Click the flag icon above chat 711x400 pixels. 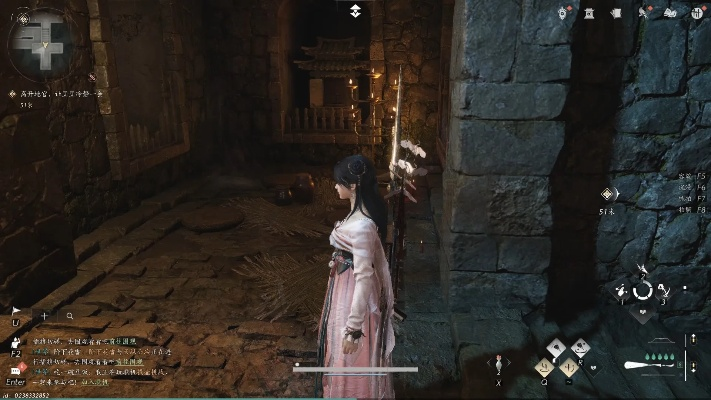coord(16,312)
